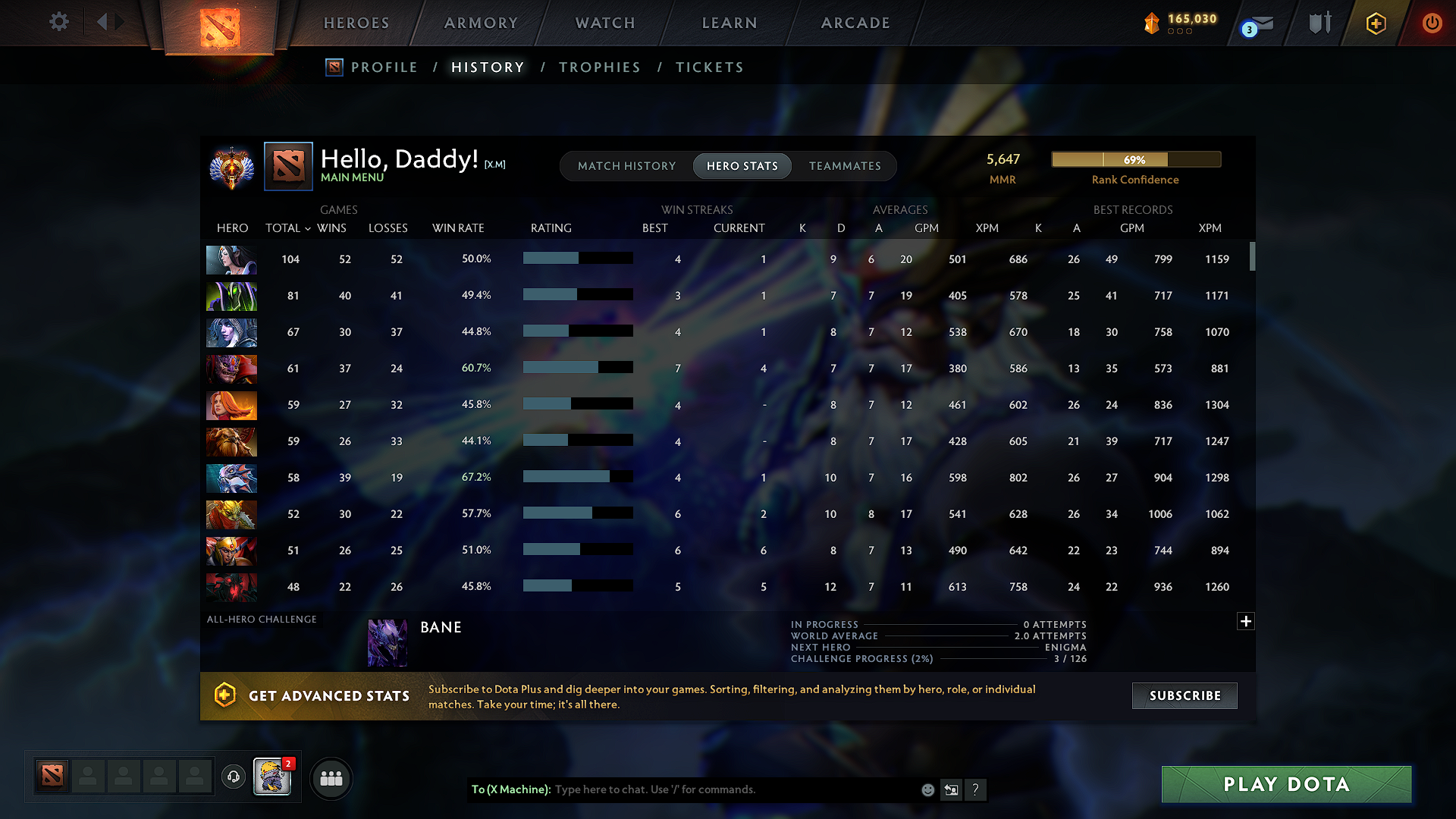Select Heroes from the top menu
The height and width of the screenshot is (819, 1456).
356,23
